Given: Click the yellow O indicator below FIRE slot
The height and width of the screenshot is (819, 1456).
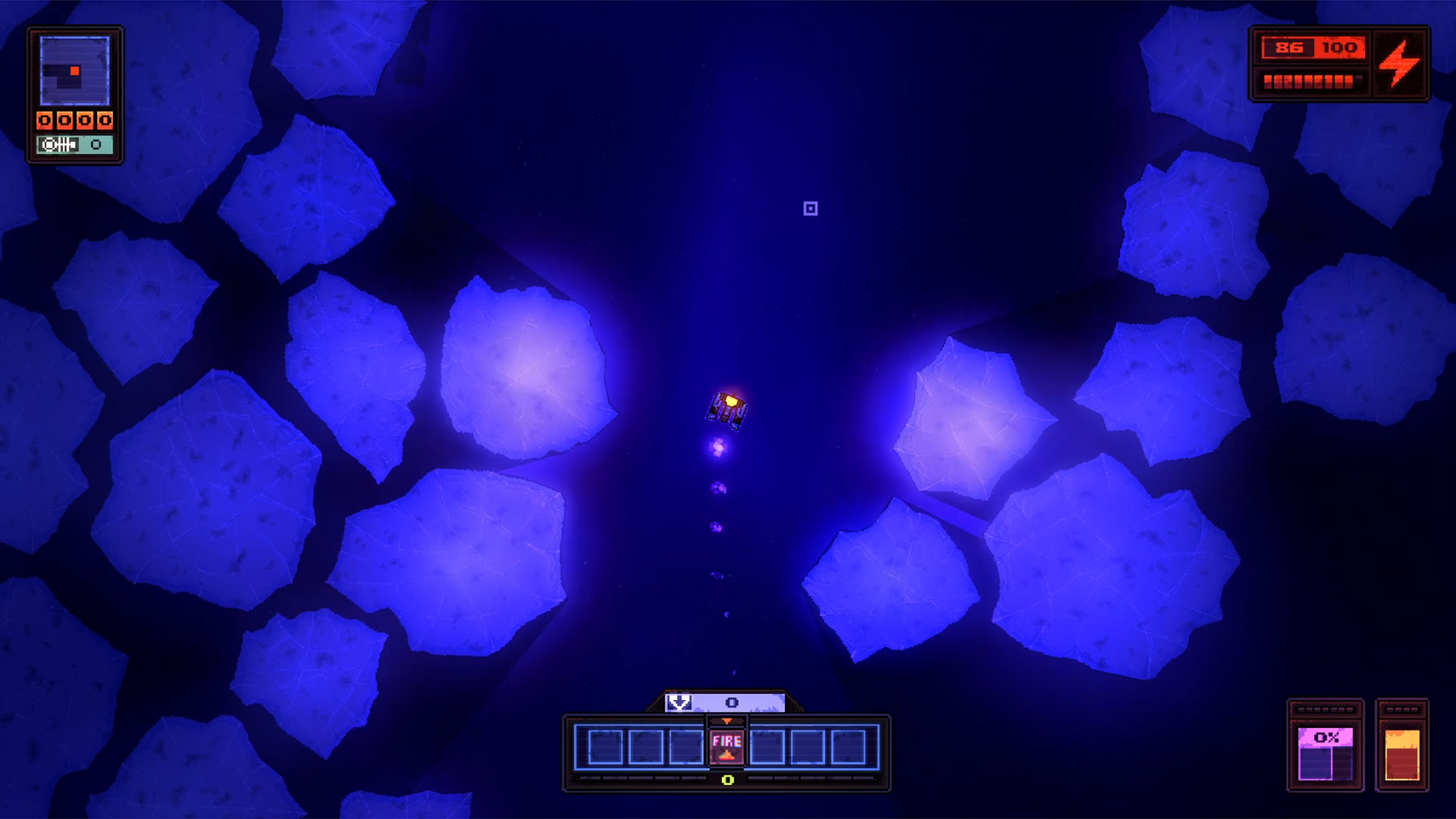Looking at the screenshot, I should tap(727, 780).
